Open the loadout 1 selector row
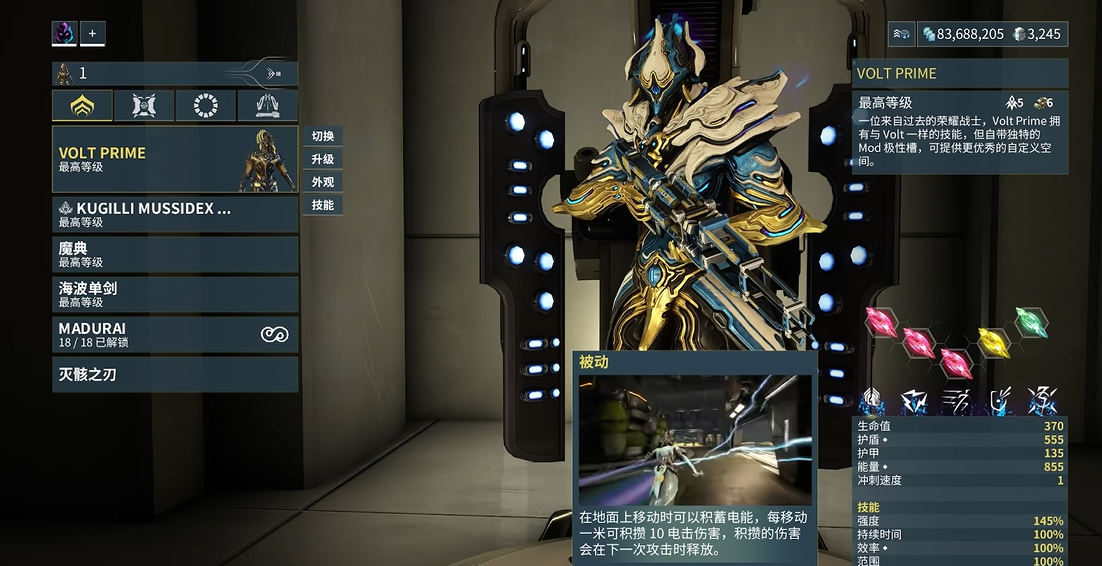 click(174, 73)
